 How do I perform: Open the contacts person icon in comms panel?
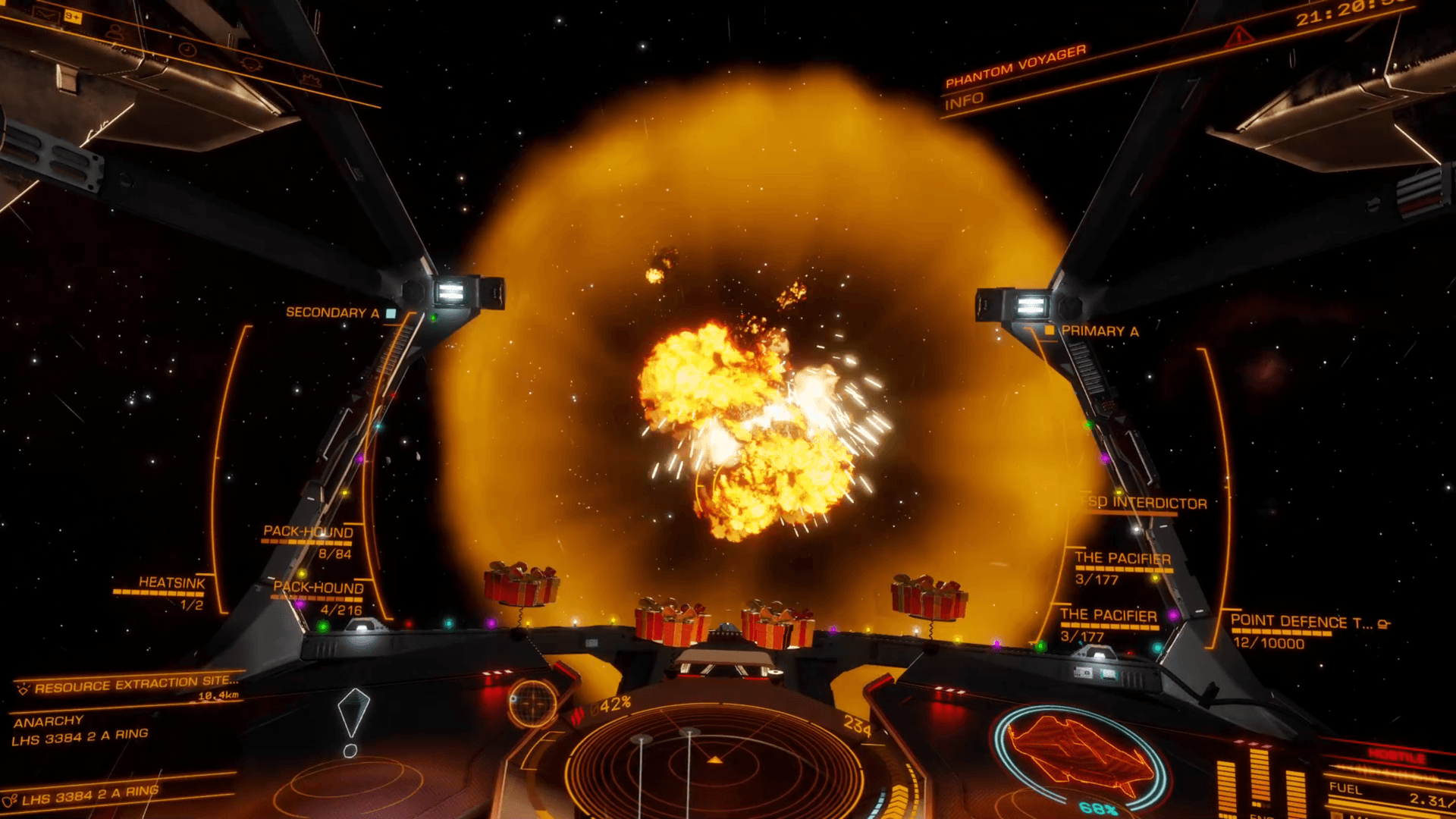pos(115,32)
